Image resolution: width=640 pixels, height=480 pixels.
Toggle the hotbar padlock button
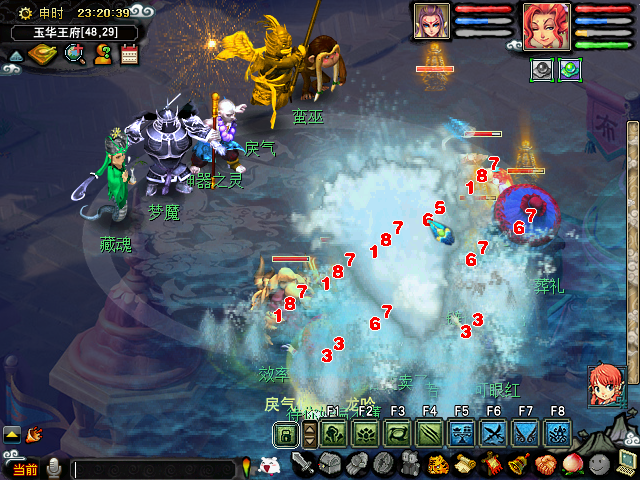pyautogui.click(x=286, y=434)
